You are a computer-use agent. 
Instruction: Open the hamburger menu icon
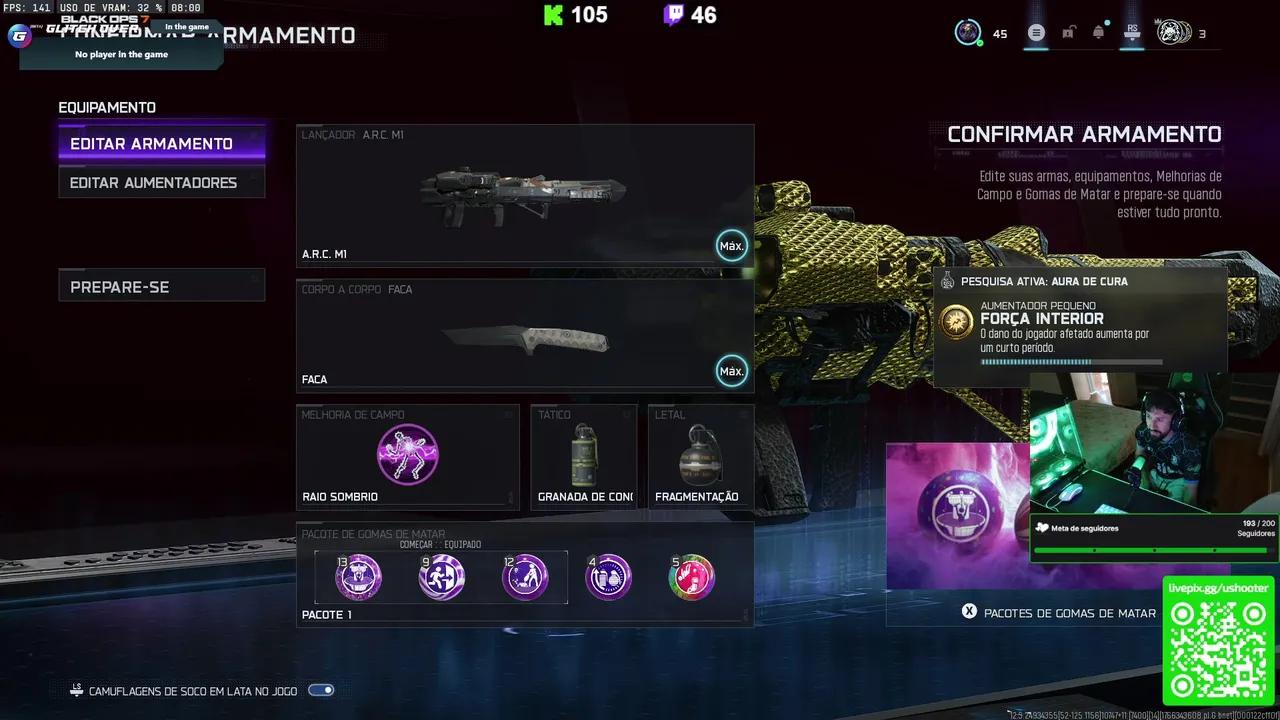click(x=1036, y=33)
